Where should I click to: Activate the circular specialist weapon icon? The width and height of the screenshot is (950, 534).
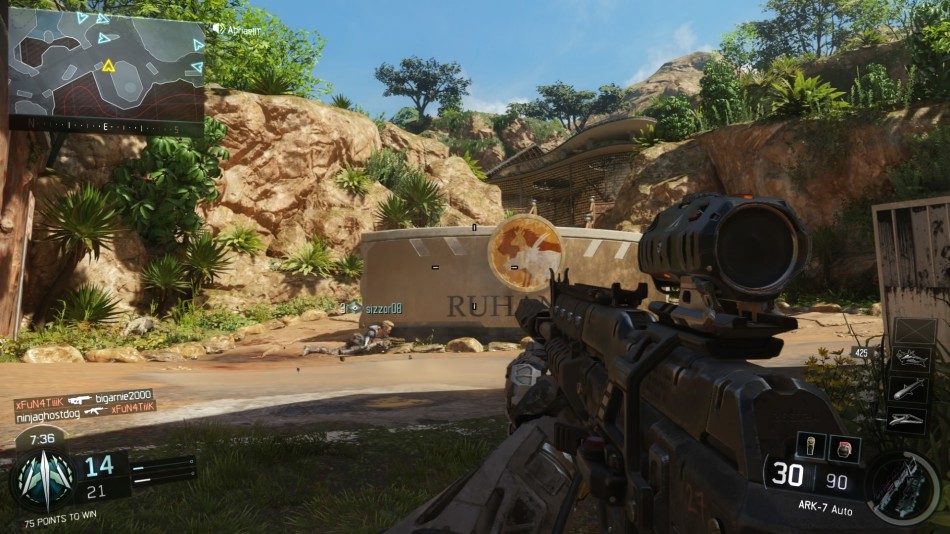(903, 487)
